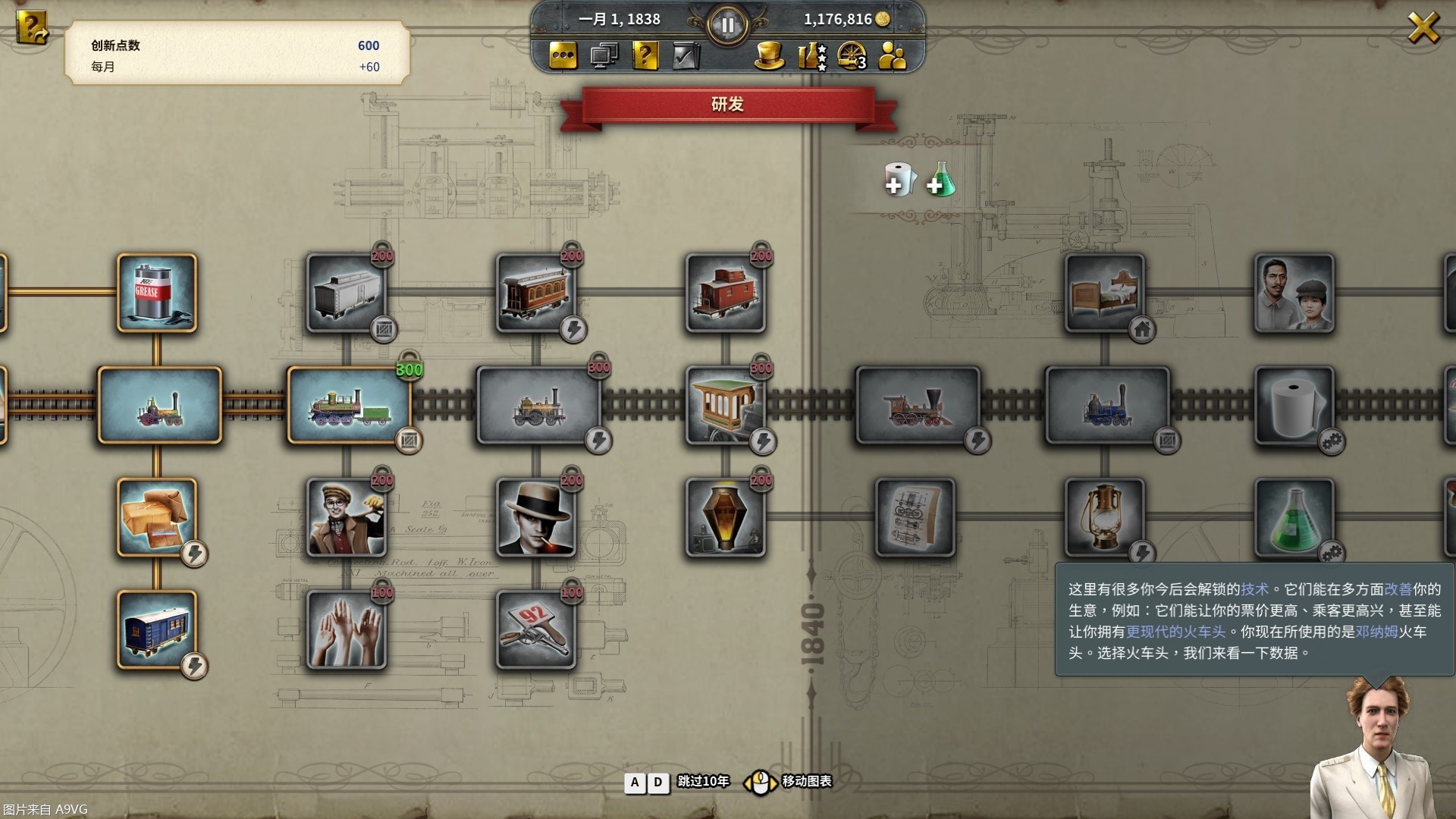Open the yellow question mark help icon
Image resolution: width=1456 pixels, height=819 pixels.
pos(645,56)
